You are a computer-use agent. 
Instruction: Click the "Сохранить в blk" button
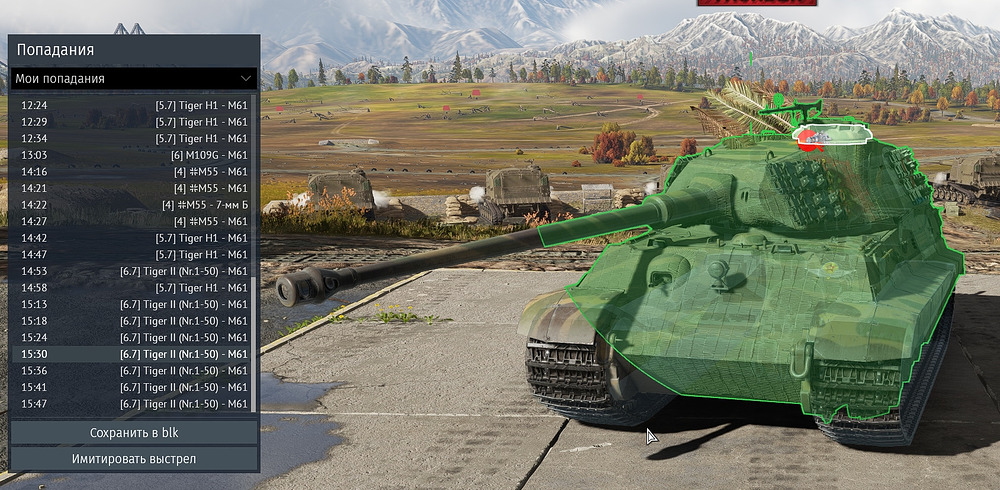coord(134,433)
